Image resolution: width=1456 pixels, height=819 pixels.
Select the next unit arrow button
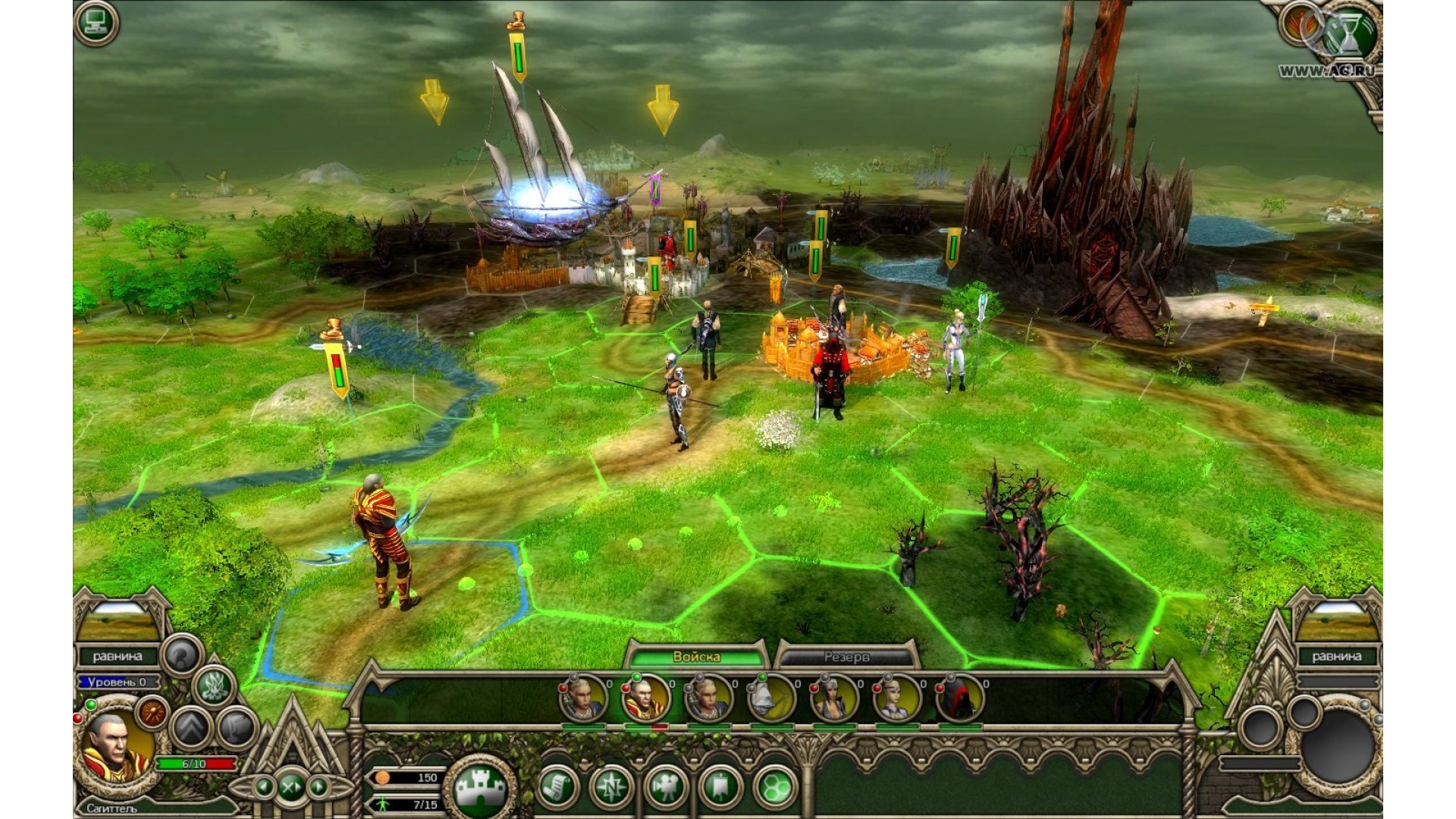click(318, 786)
